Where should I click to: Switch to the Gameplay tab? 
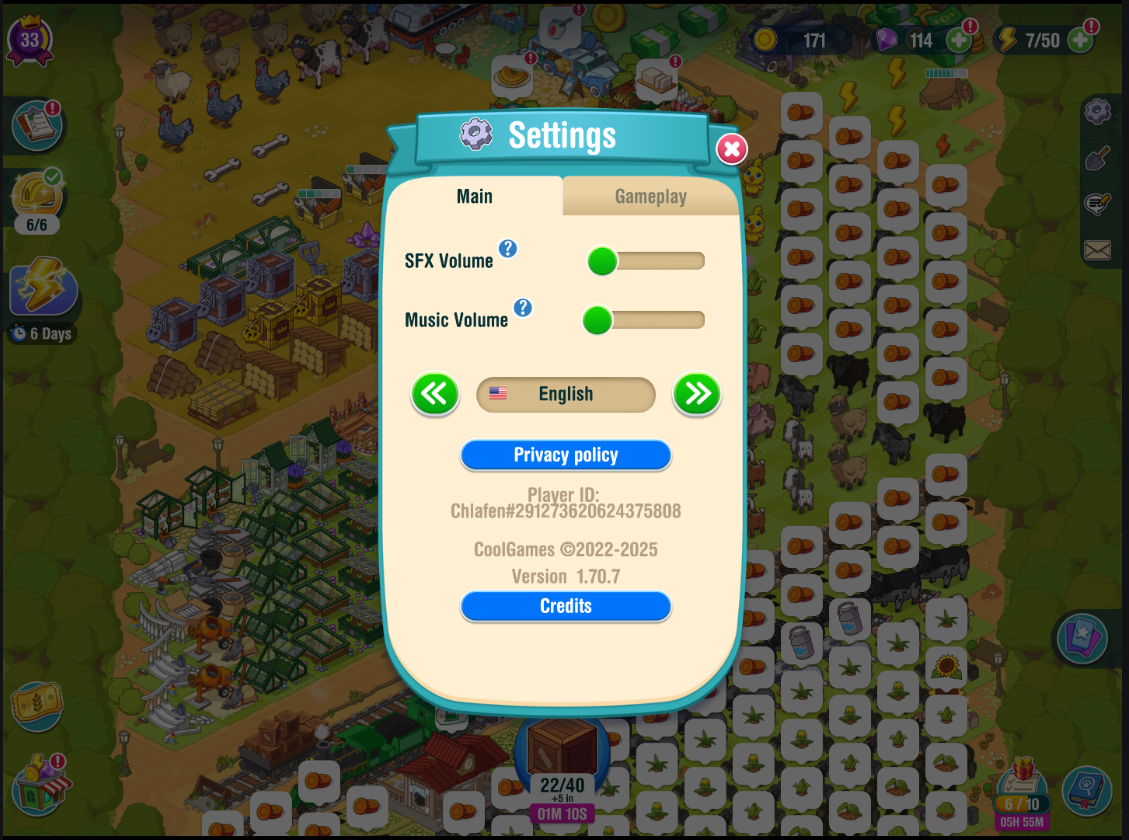(650, 196)
